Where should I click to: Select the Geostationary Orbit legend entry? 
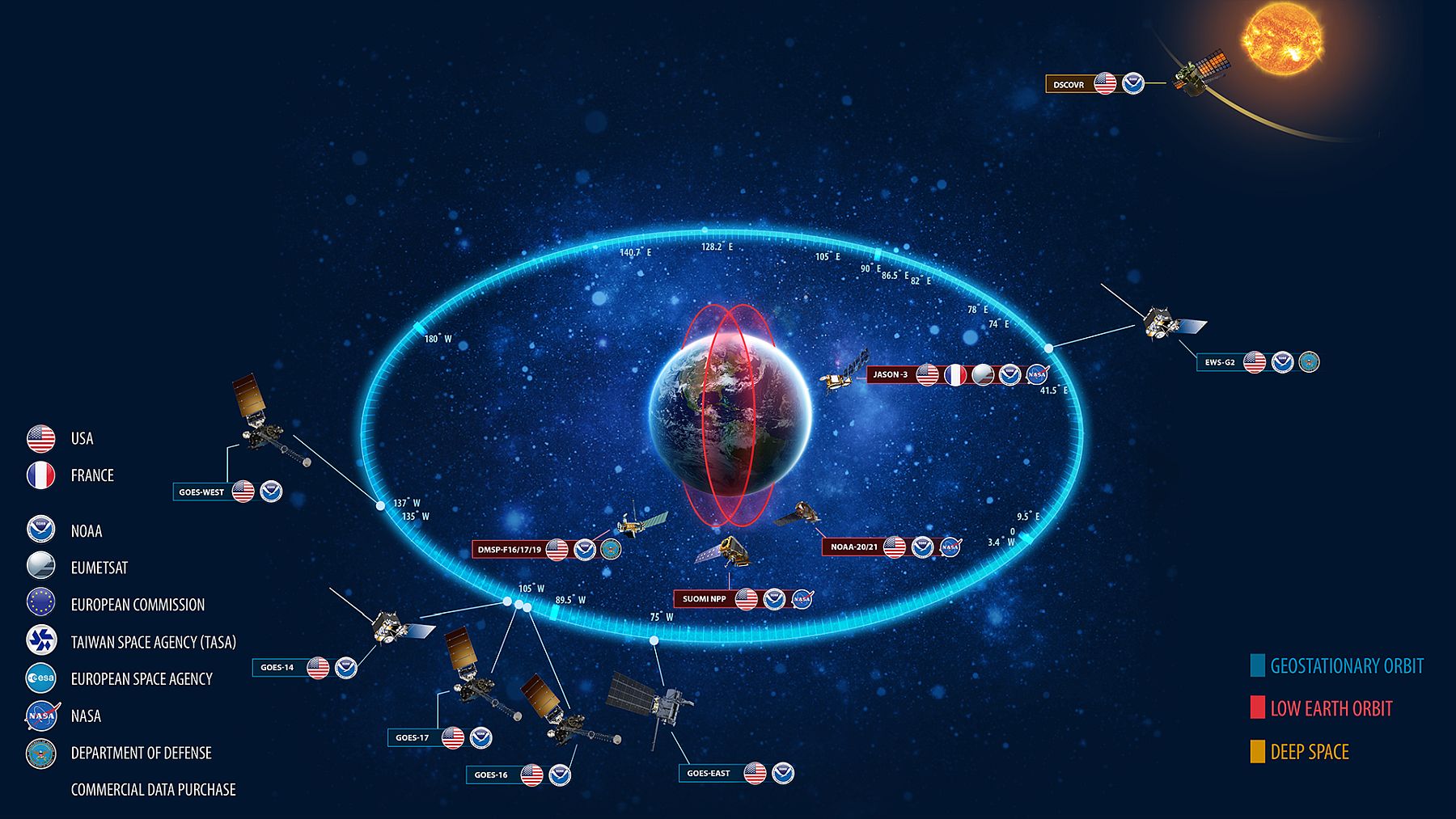pyautogui.click(x=1346, y=666)
